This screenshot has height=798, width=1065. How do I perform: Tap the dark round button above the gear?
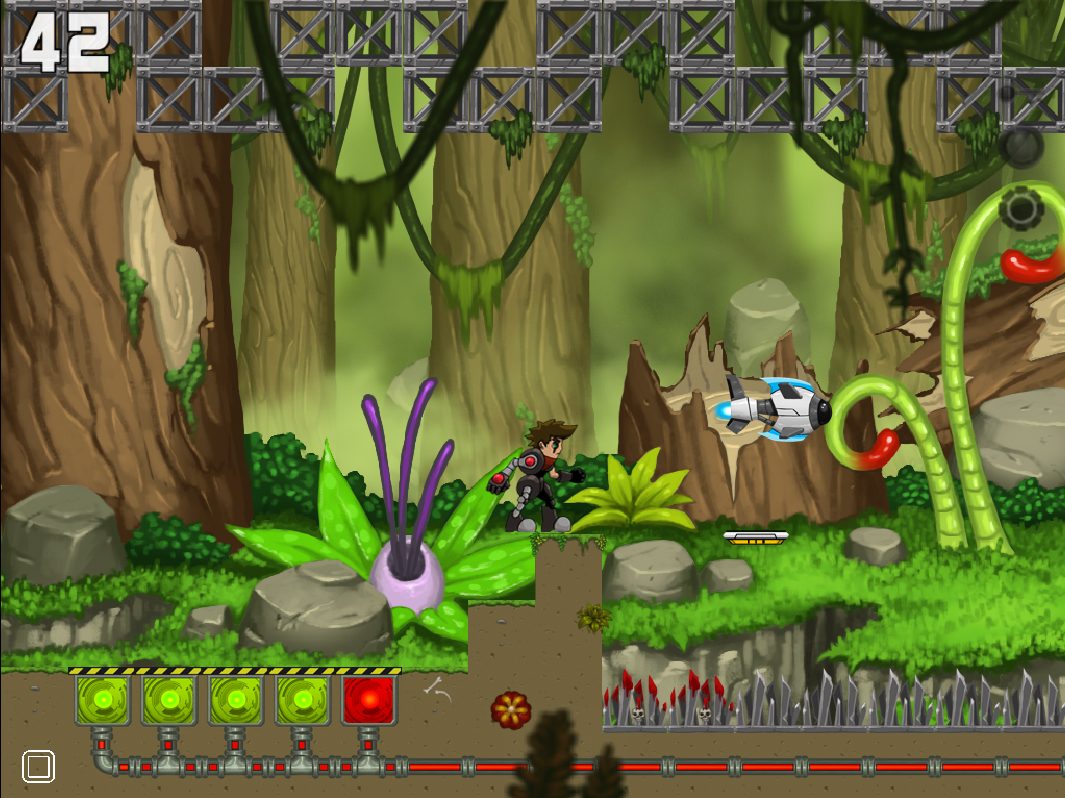(1021, 147)
